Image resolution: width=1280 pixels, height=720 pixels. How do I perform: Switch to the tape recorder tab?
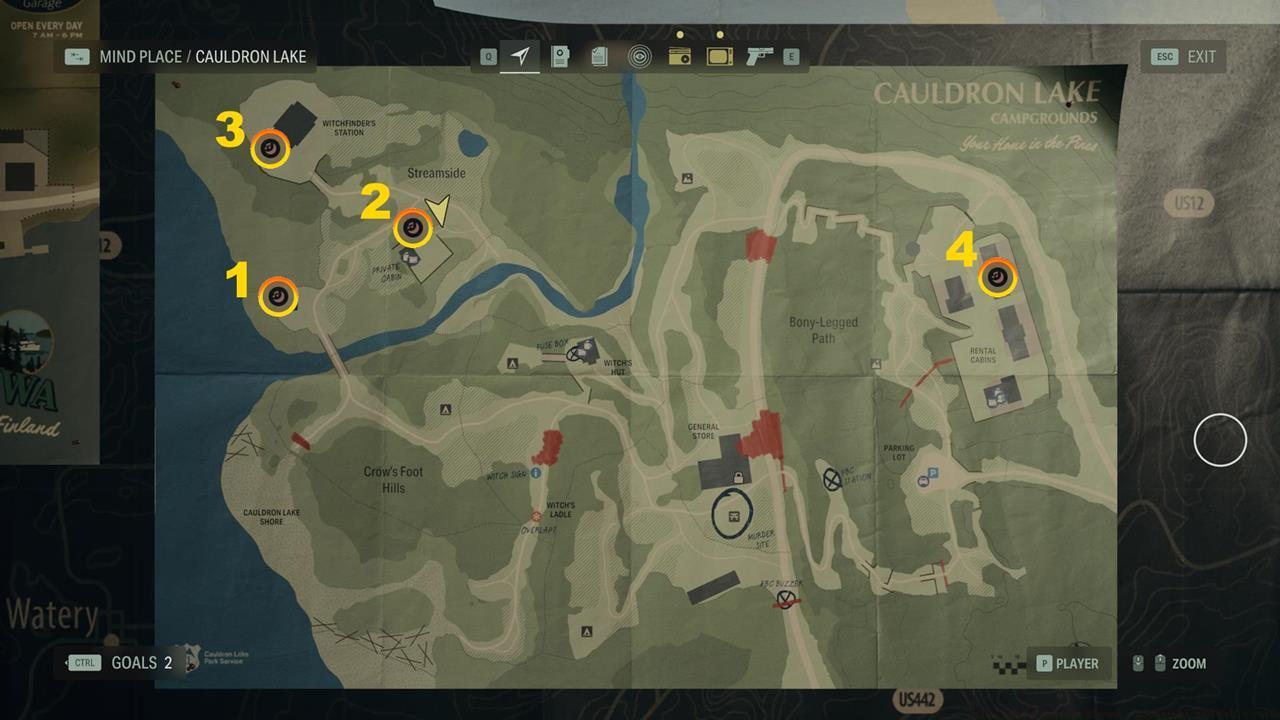pyautogui.click(x=561, y=56)
